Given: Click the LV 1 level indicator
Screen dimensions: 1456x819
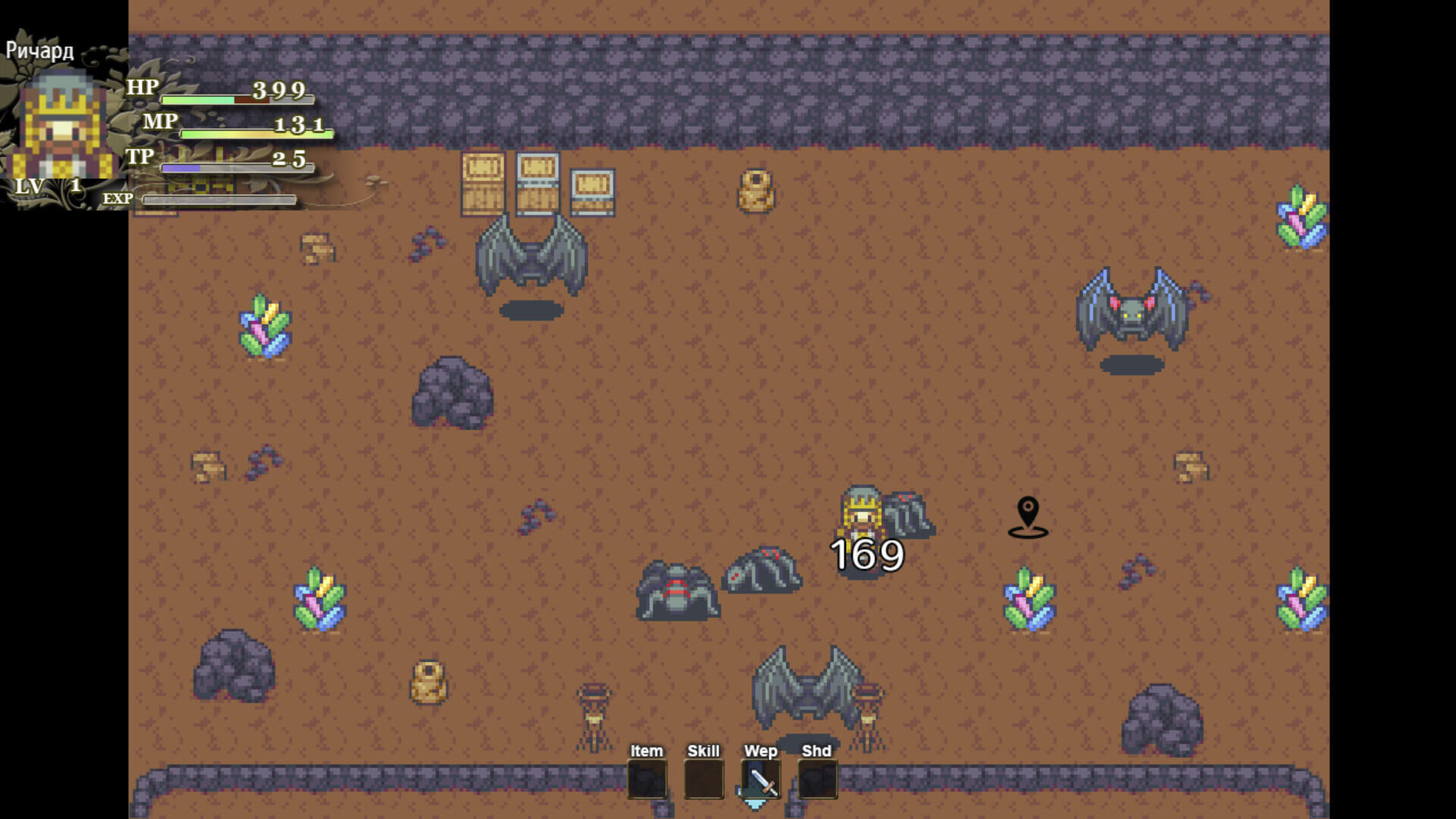Looking at the screenshot, I should point(49,184).
